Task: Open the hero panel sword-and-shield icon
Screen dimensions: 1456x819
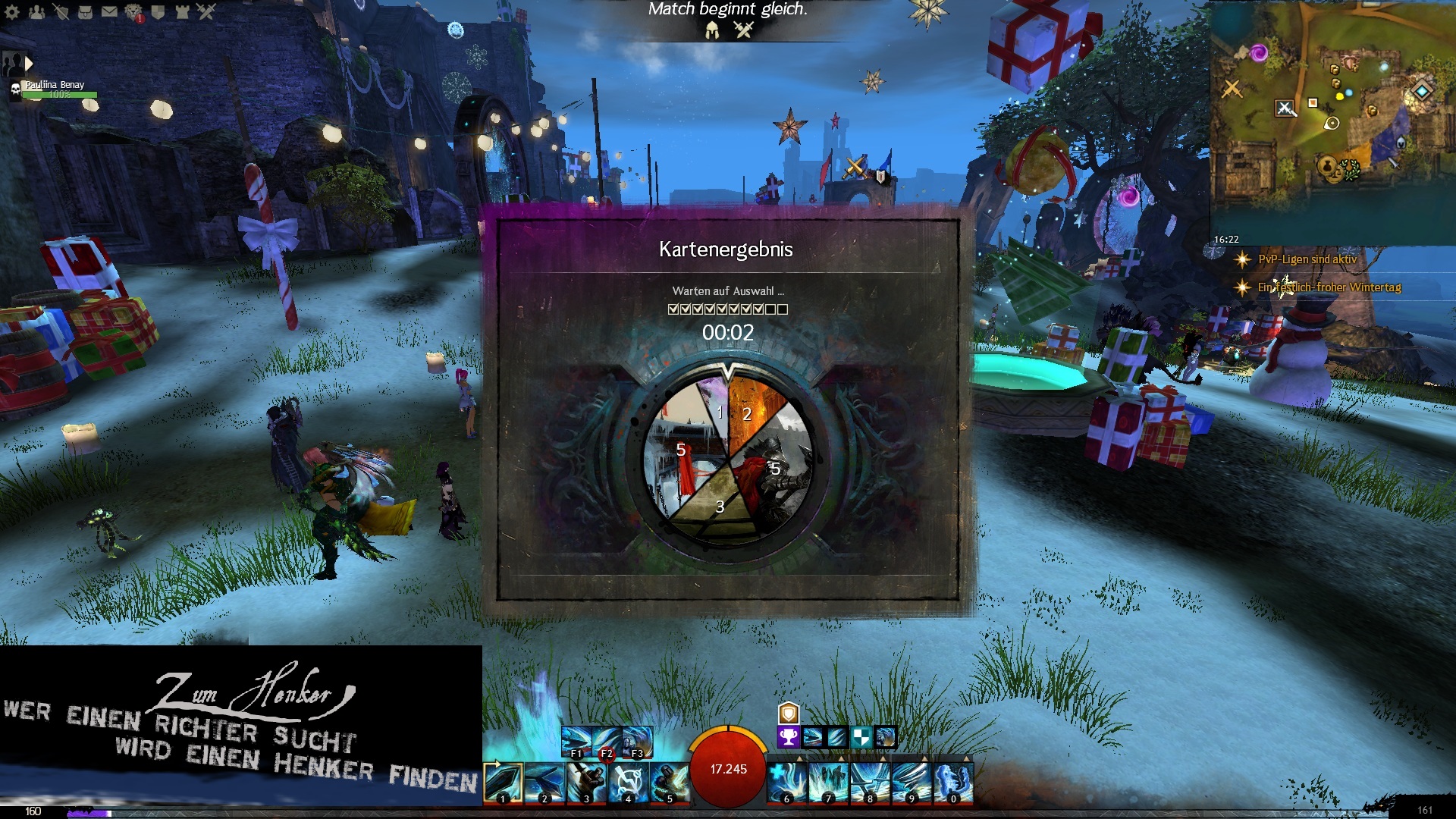Action: (61, 11)
